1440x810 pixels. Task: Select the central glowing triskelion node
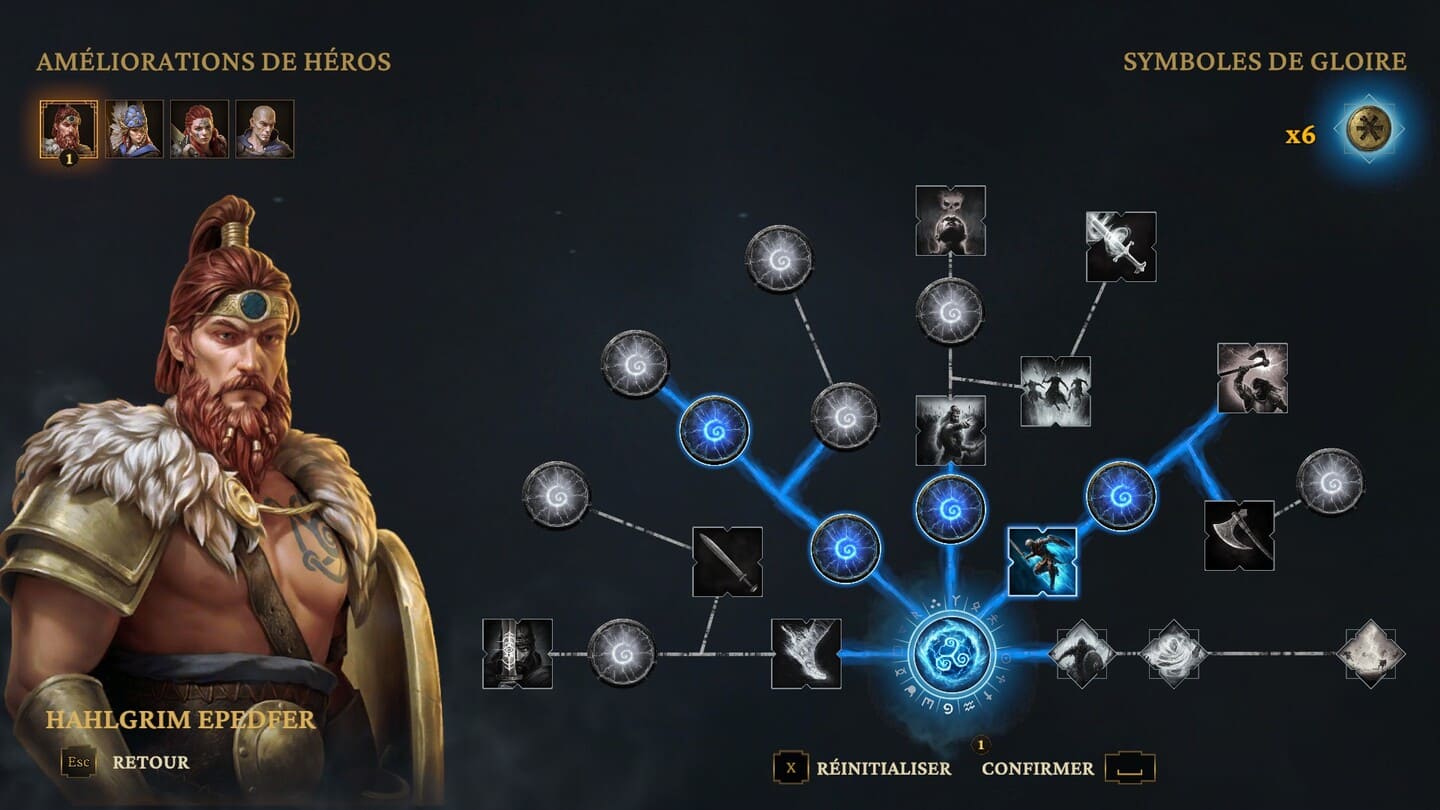(x=951, y=654)
